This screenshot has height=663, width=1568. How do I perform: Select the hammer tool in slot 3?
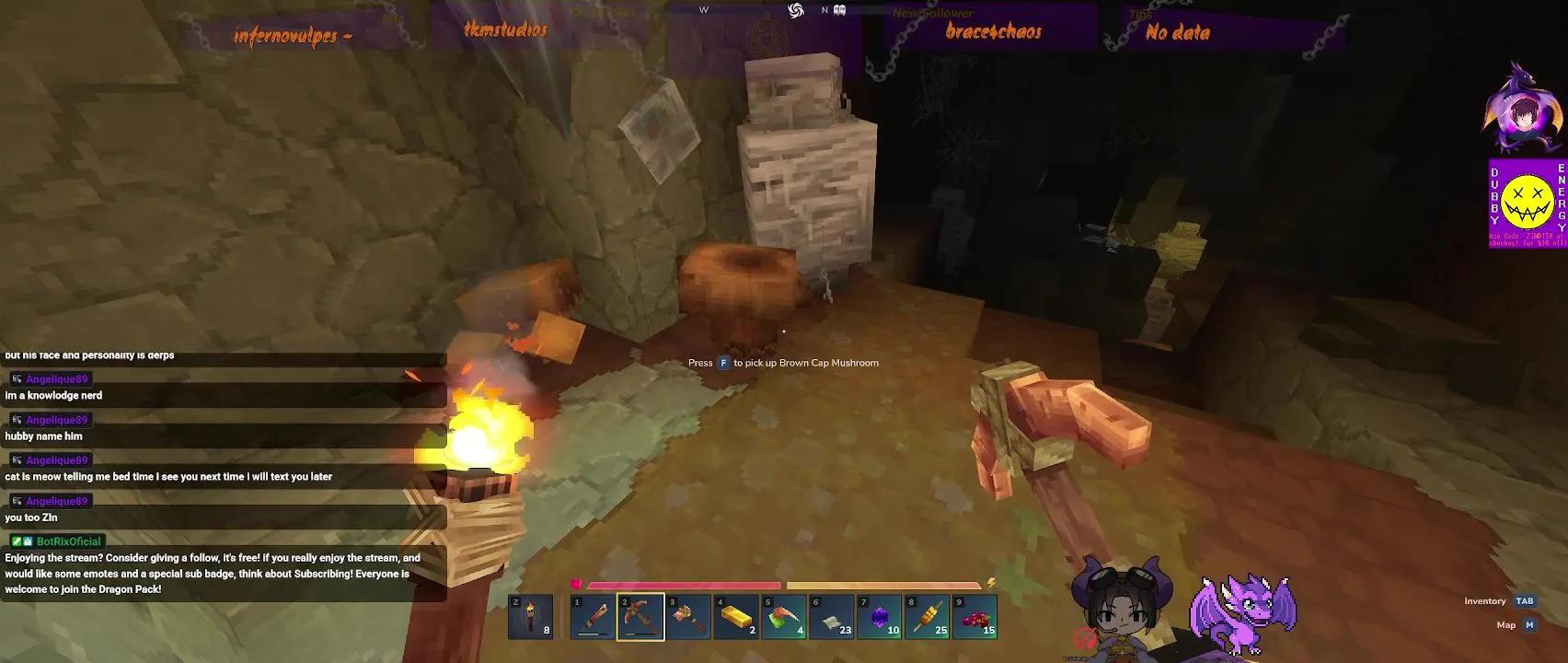click(689, 615)
